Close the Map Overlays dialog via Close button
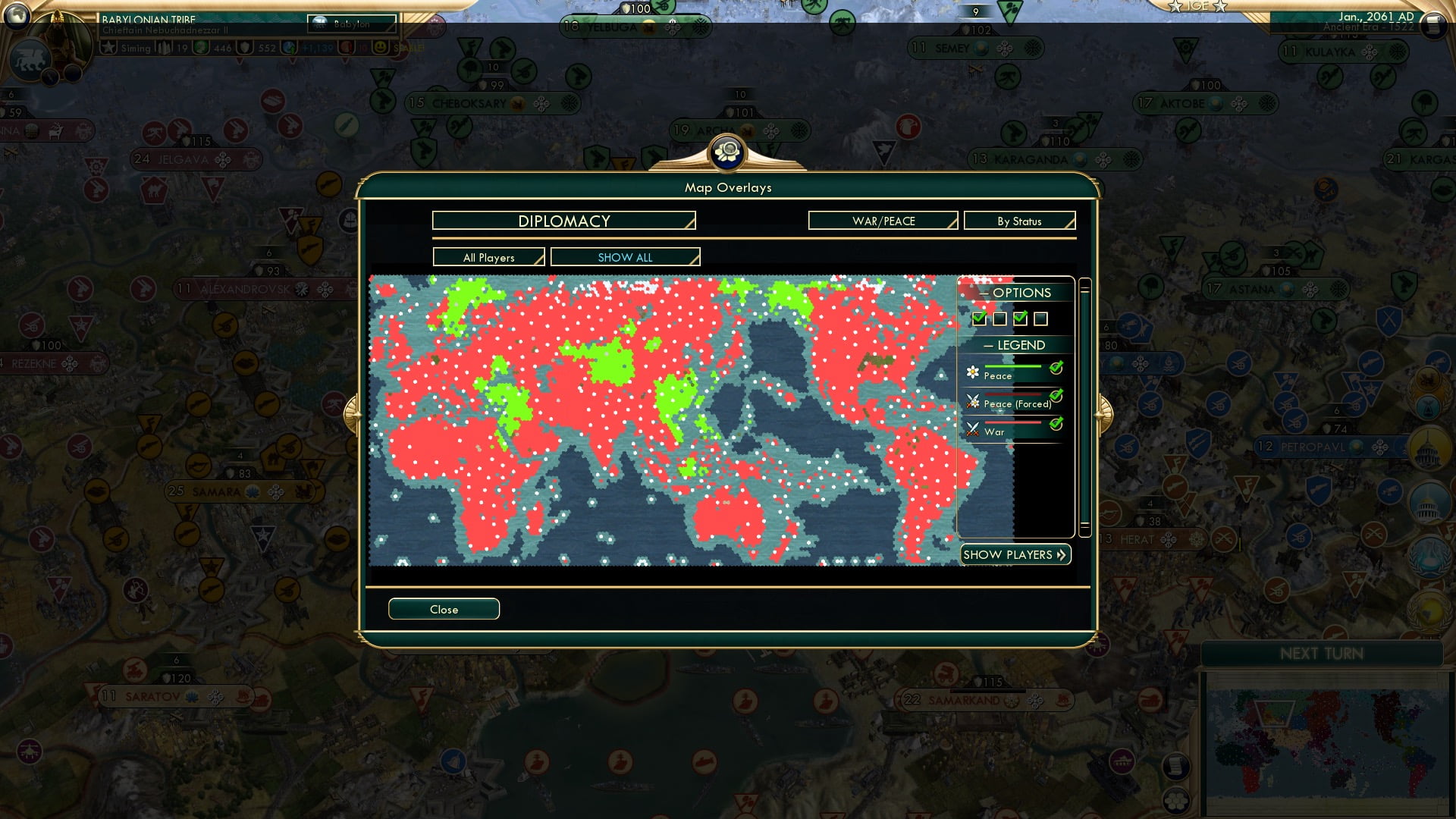 (444, 609)
